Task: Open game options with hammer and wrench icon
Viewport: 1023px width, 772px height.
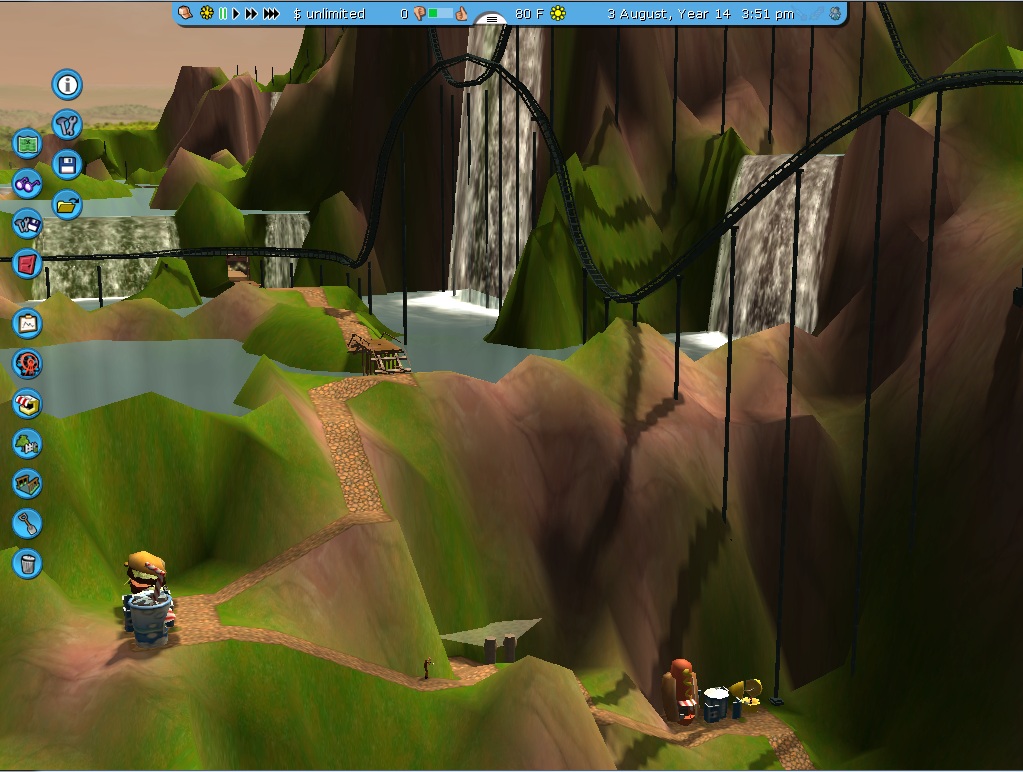Action: (67, 125)
